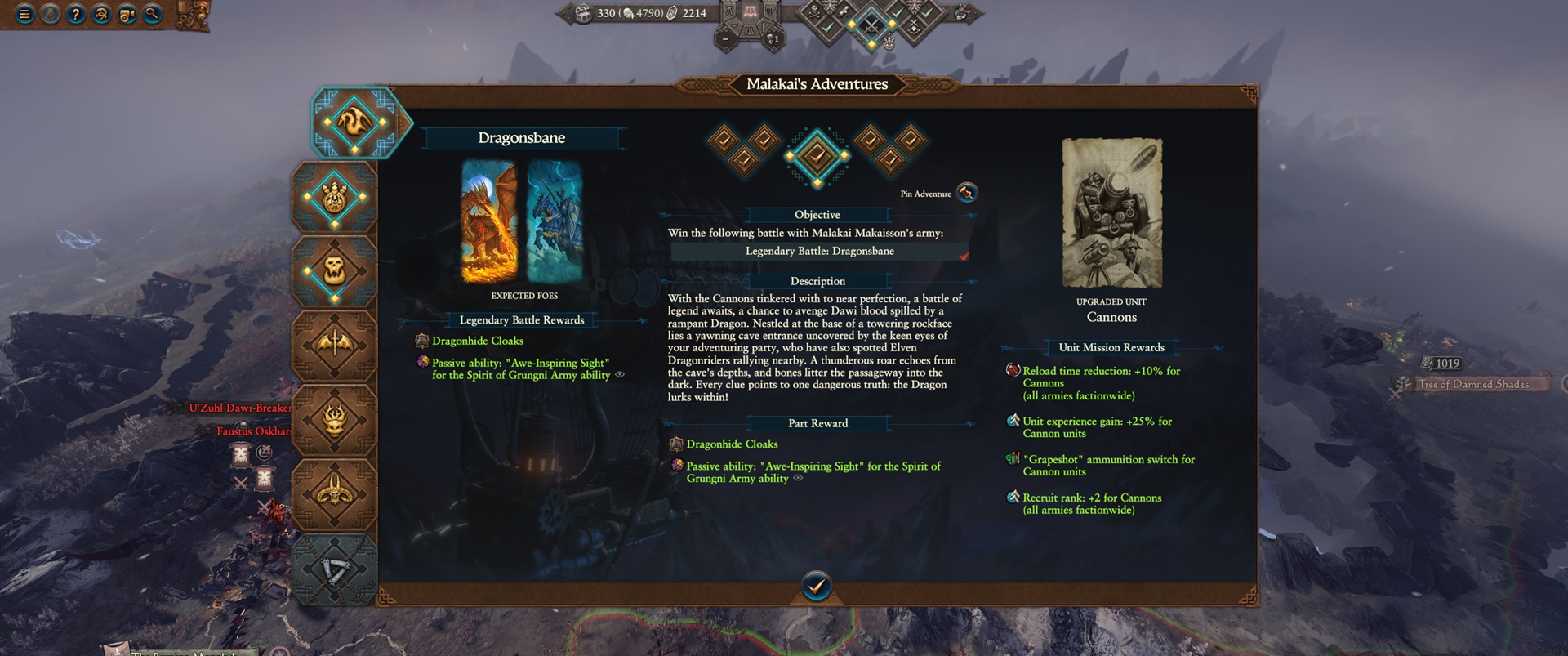Select the winged sword adventure icon

point(336,345)
